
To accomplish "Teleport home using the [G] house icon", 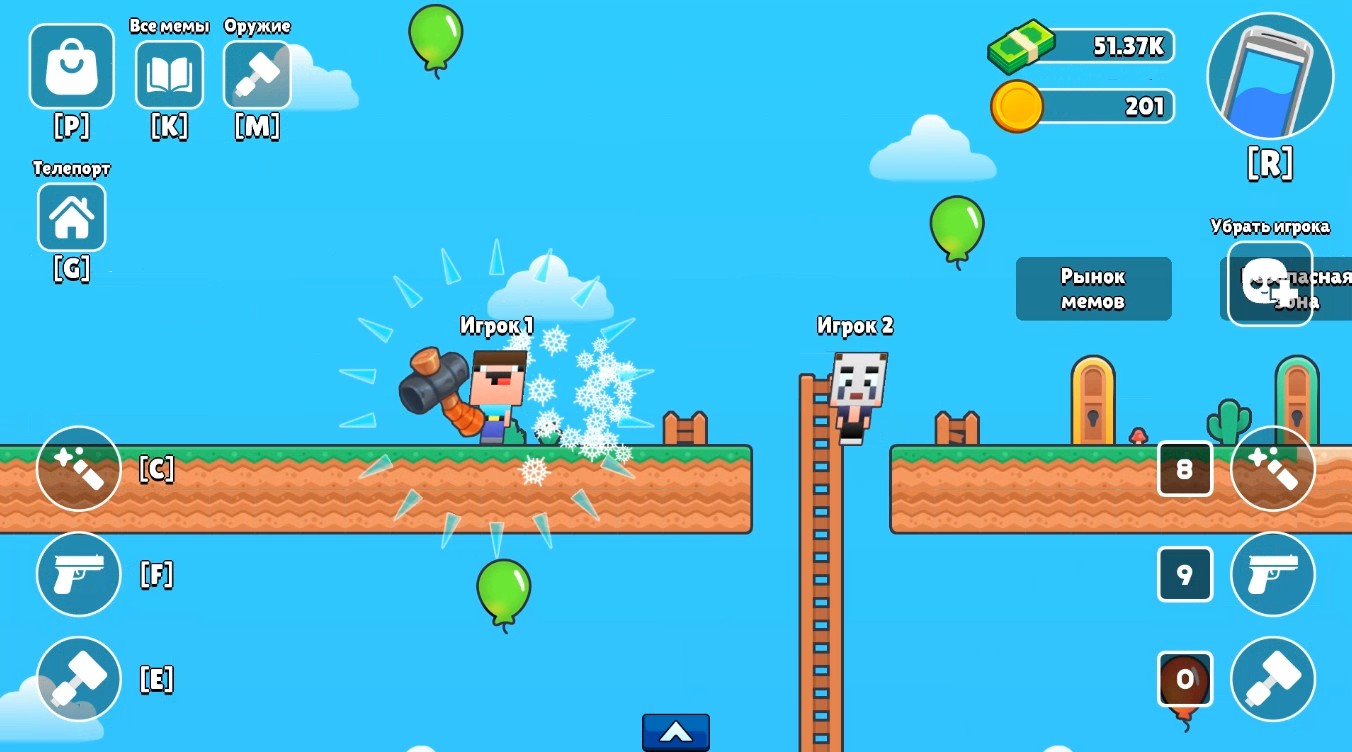I will click(x=71, y=217).
